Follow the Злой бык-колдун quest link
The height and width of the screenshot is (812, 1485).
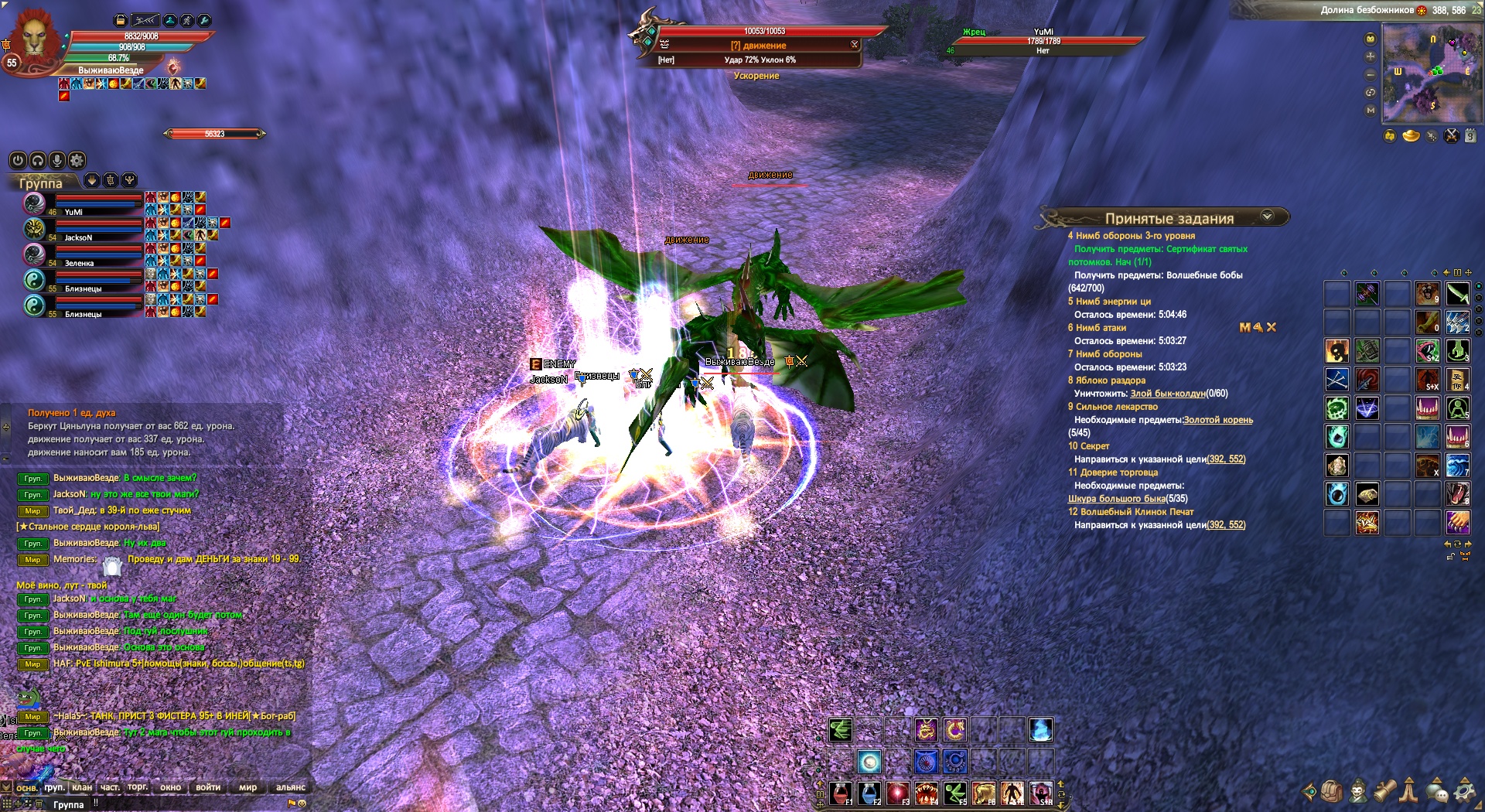click(x=1168, y=394)
